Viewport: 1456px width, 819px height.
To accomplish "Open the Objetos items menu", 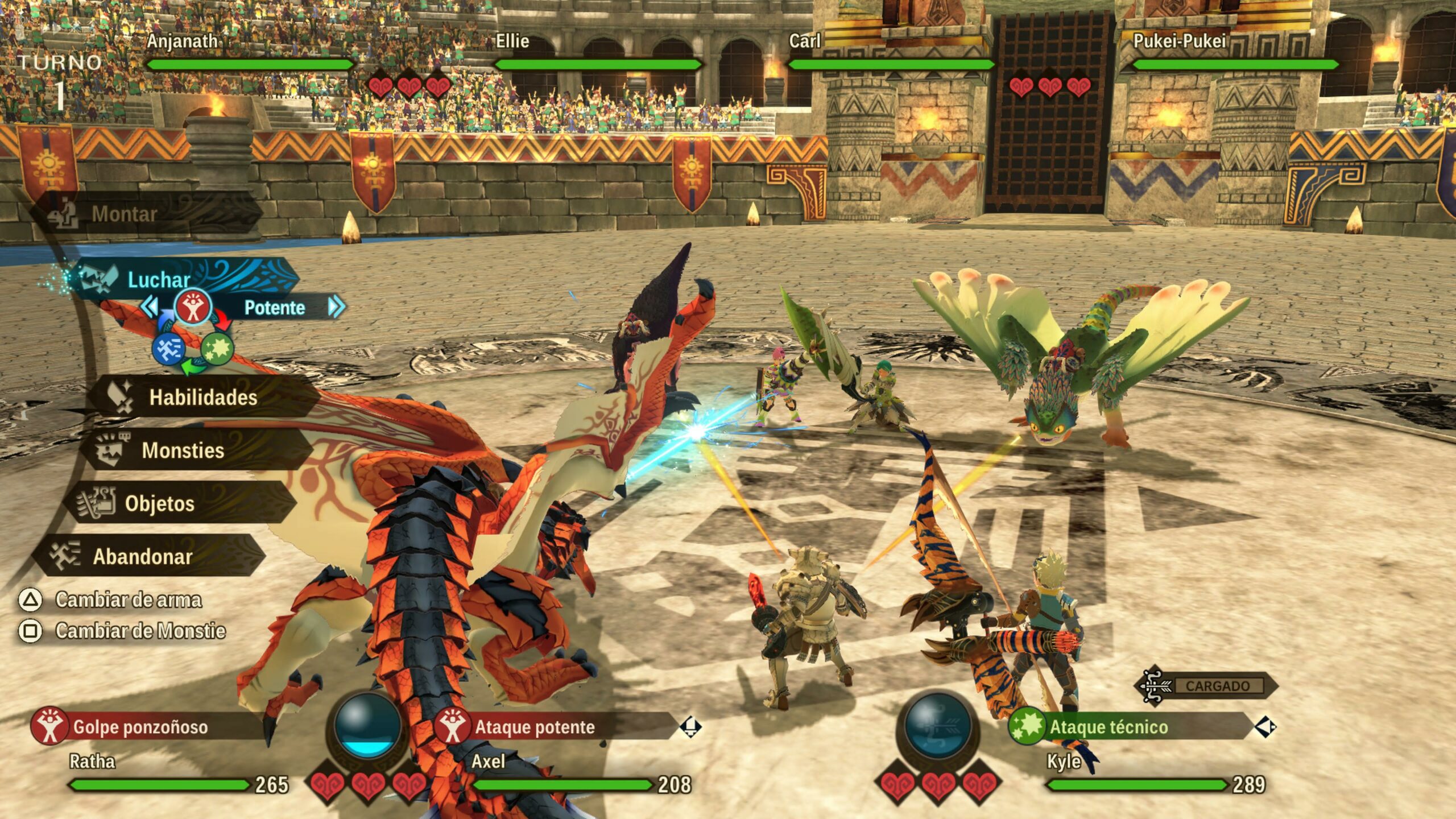I will pos(159,503).
